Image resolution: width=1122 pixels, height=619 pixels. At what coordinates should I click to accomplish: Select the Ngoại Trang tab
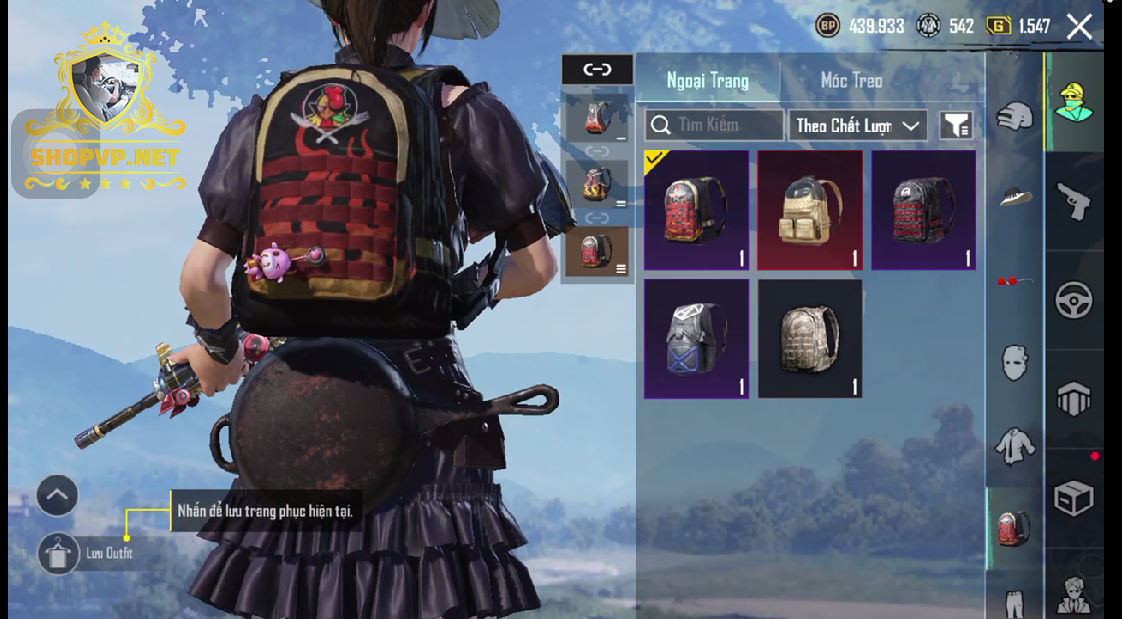point(707,81)
